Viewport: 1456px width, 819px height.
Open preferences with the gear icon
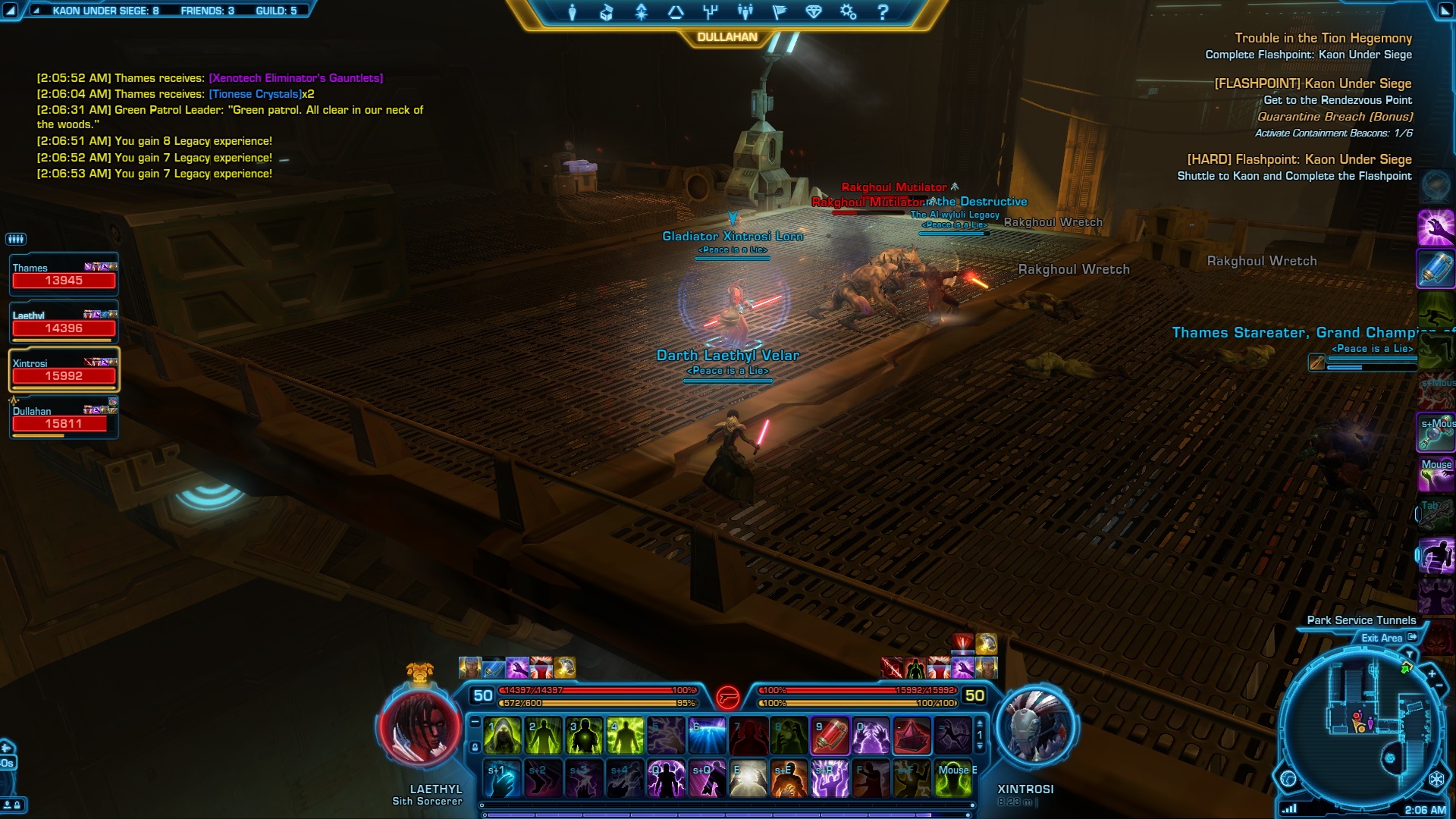pyautogui.click(x=848, y=12)
